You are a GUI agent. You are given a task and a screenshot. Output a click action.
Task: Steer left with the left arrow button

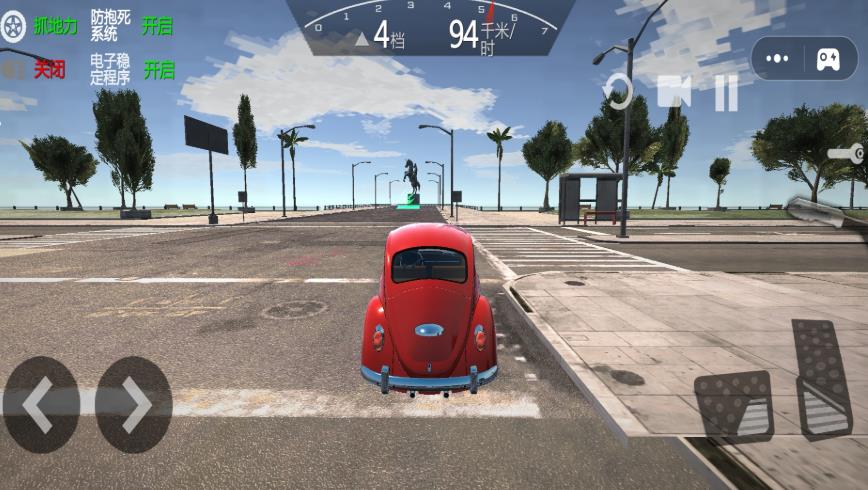point(41,405)
